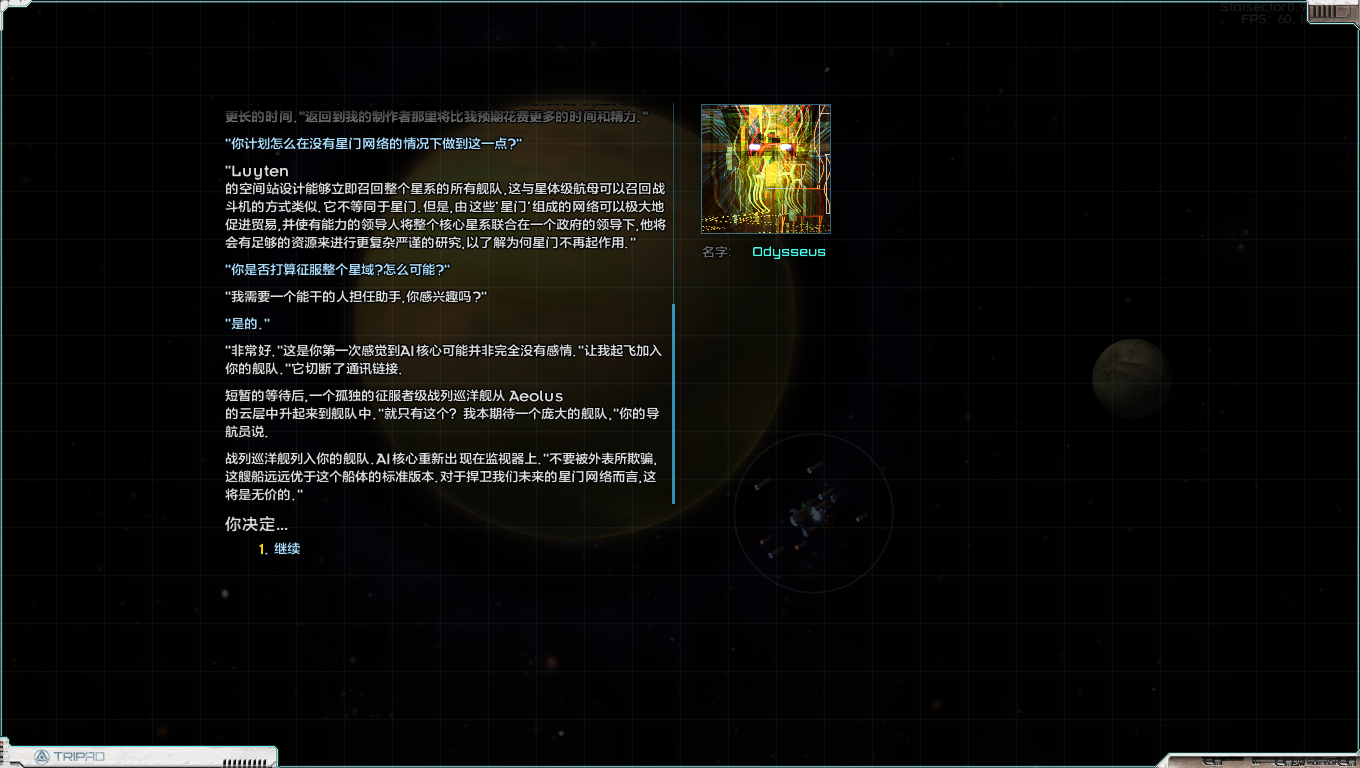Viewport: 1360px width, 768px height.
Task: Select the Odysseus AI core portrait
Action: [x=766, y=168]
